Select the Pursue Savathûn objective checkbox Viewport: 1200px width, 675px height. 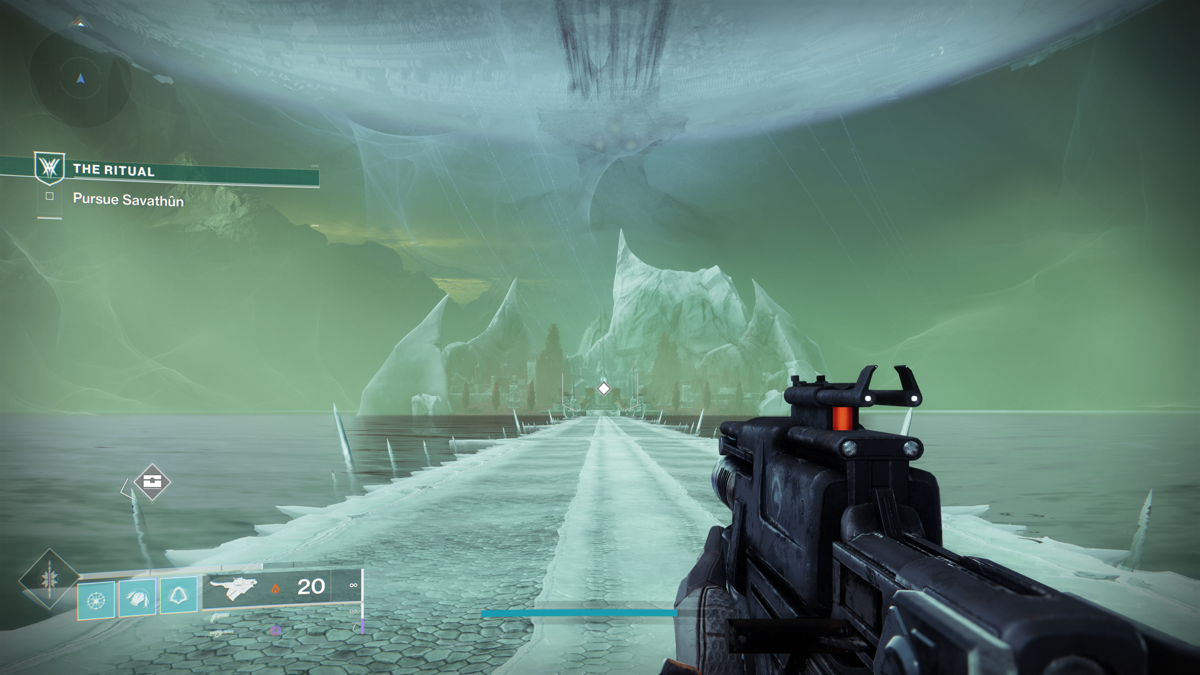pos(49,197)
